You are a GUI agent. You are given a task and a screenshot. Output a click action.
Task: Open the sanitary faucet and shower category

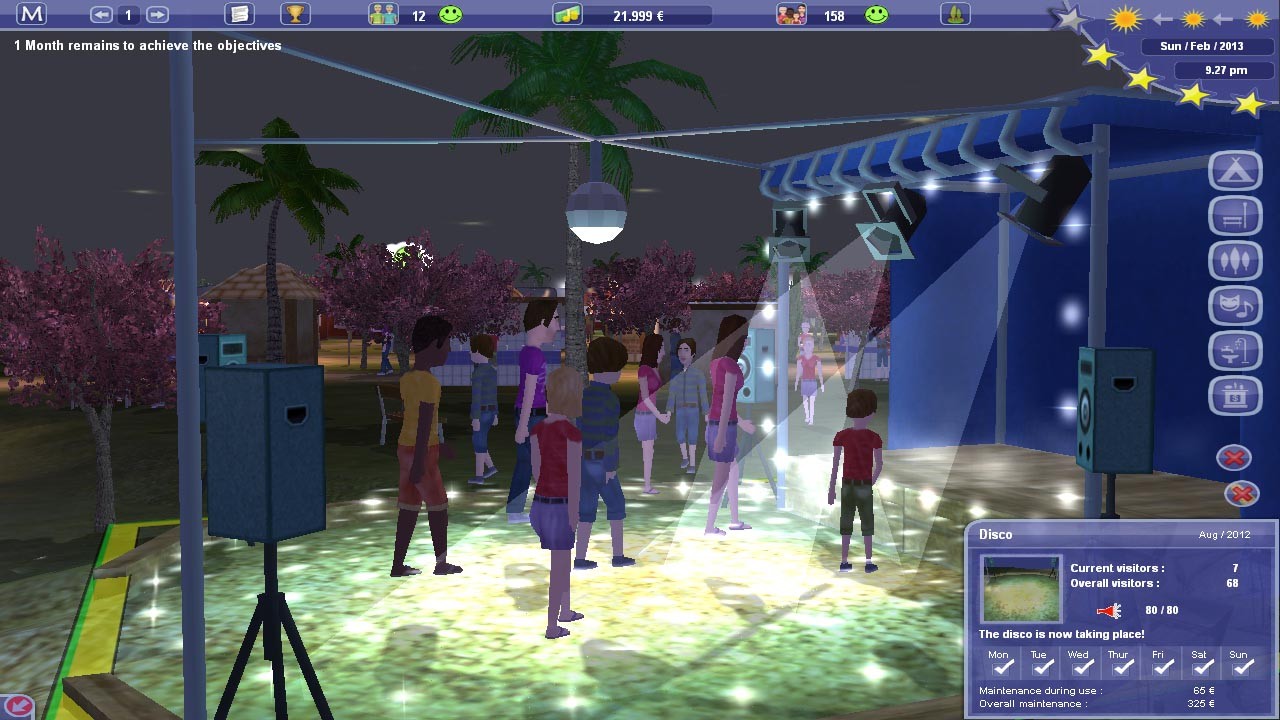(1235, 351)
